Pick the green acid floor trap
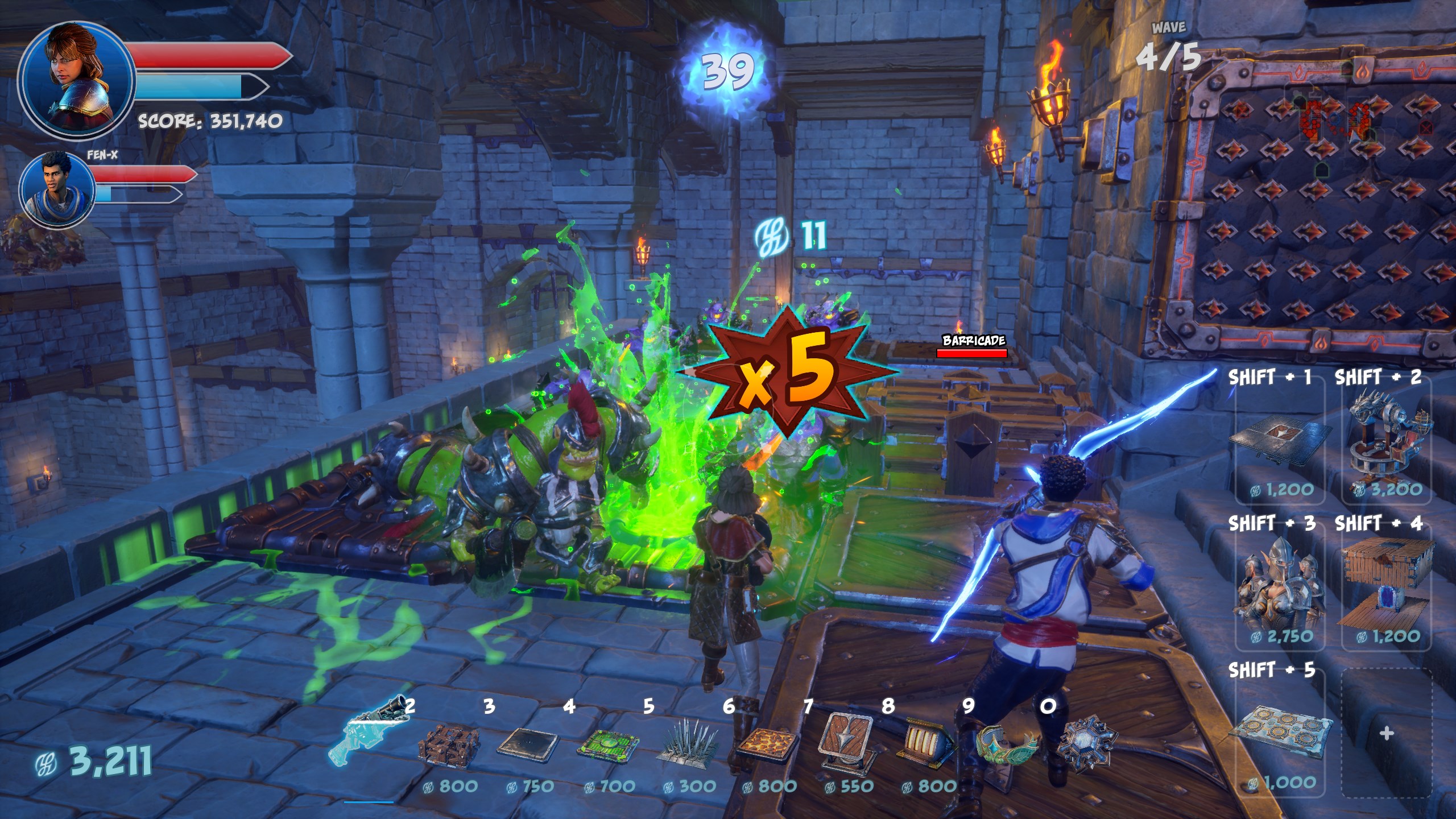Screen dimensions: 1456x819 606,746
